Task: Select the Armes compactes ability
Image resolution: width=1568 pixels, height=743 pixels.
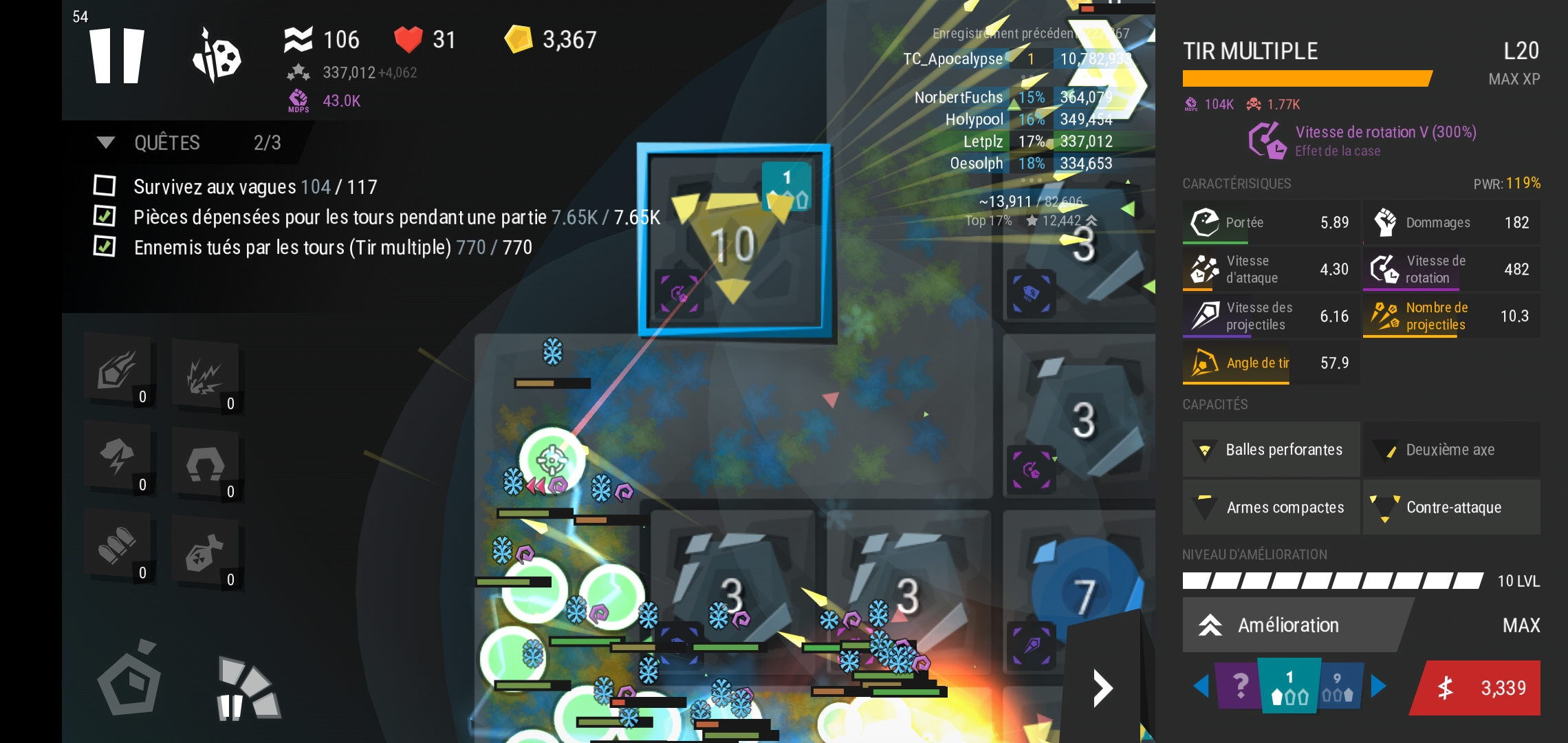Action: [1271, 508]
